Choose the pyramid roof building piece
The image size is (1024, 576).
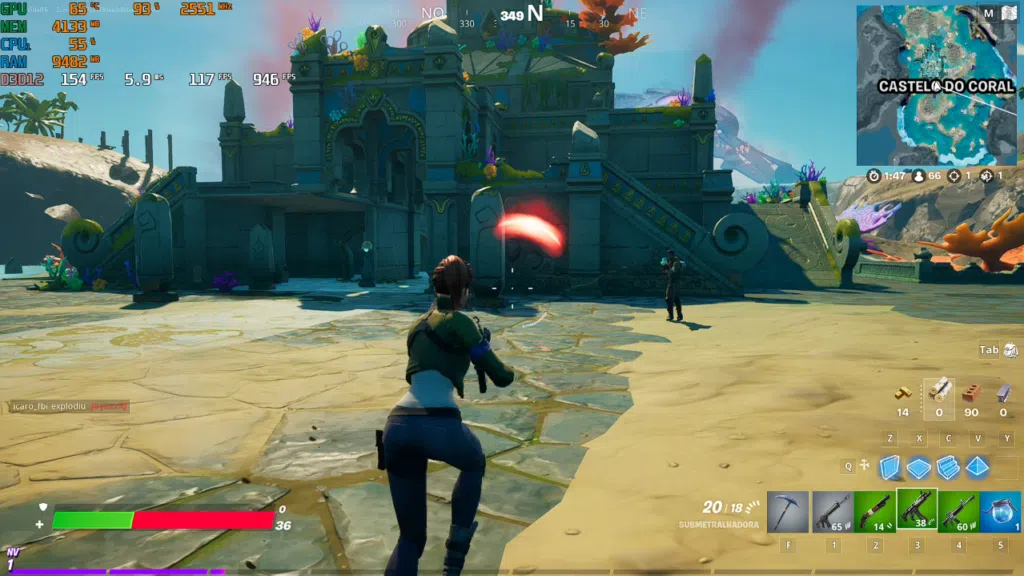tap(977, 467)
